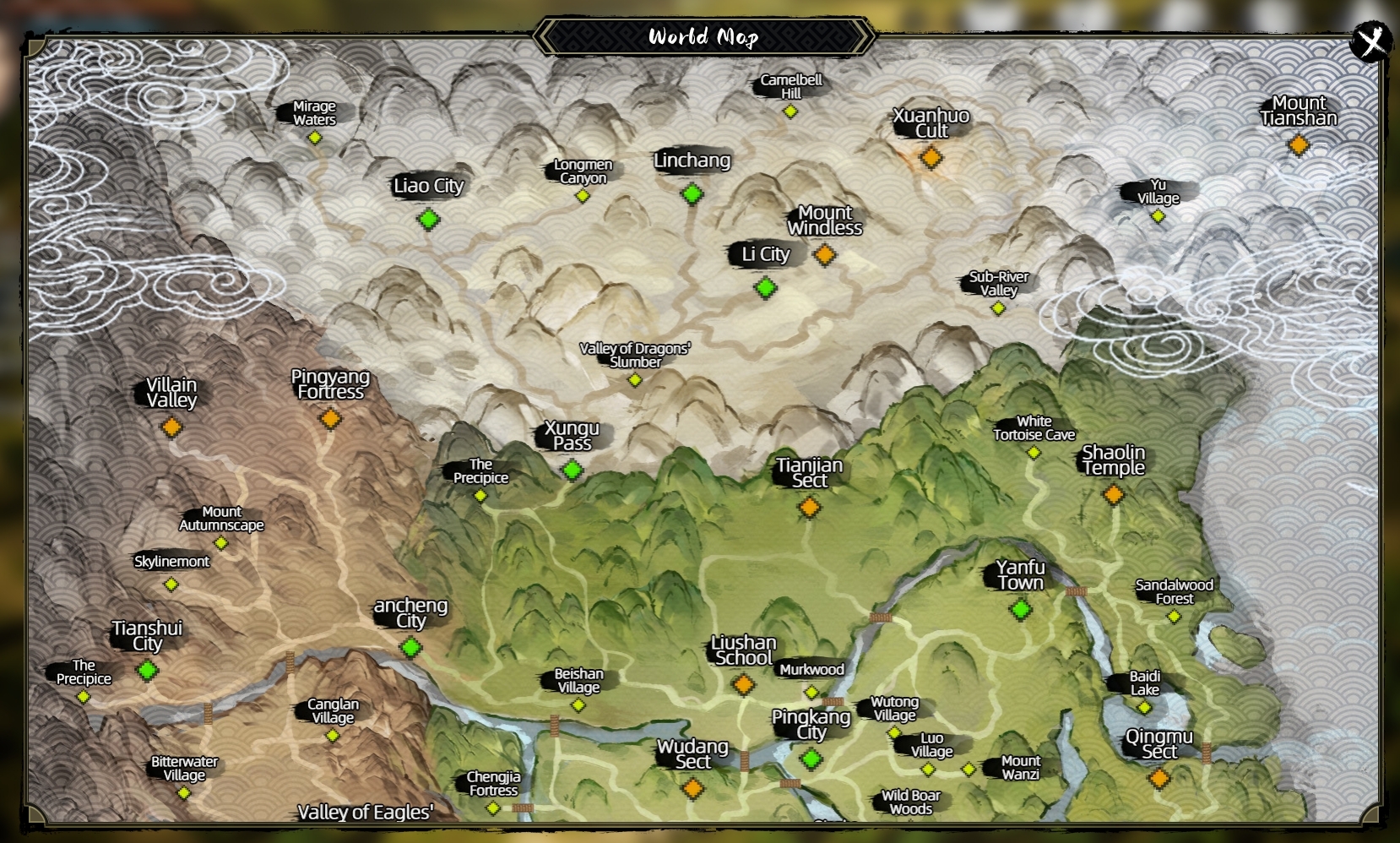Click the World Map title banner
The width and height of the screenshot is (1400, 843).
tap(703, 36)
